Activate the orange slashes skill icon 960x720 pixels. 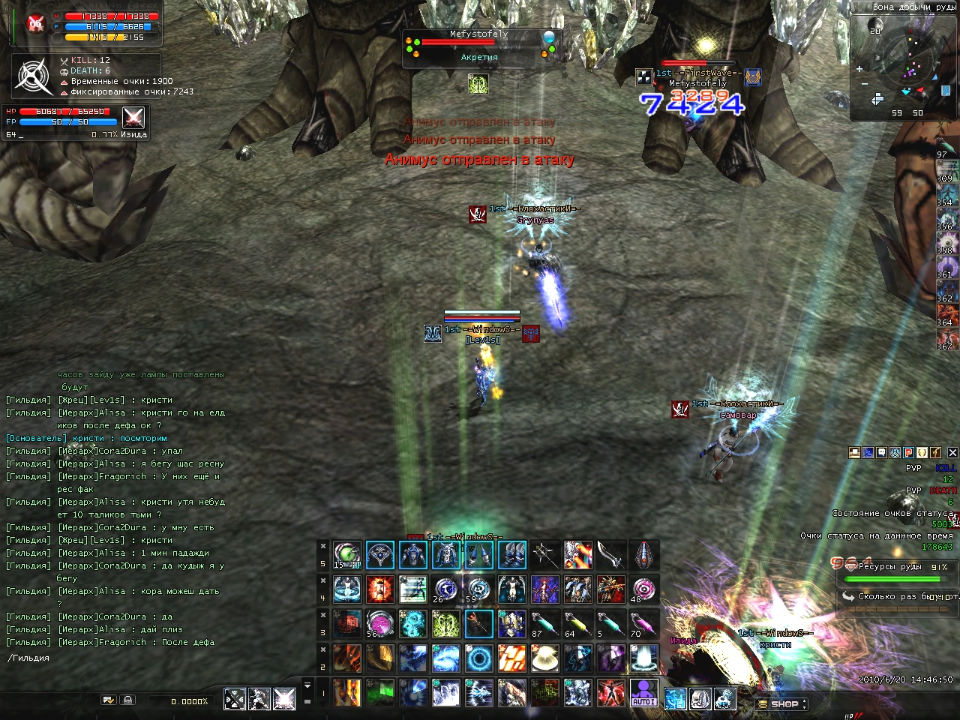click(512, 658)
